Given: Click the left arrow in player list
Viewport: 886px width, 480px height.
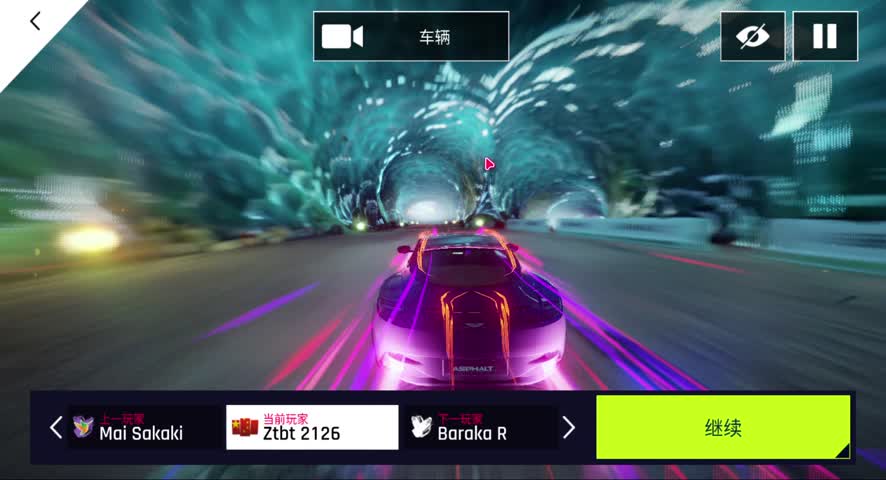Looking at the screenshot, I should tap(56, 428).
